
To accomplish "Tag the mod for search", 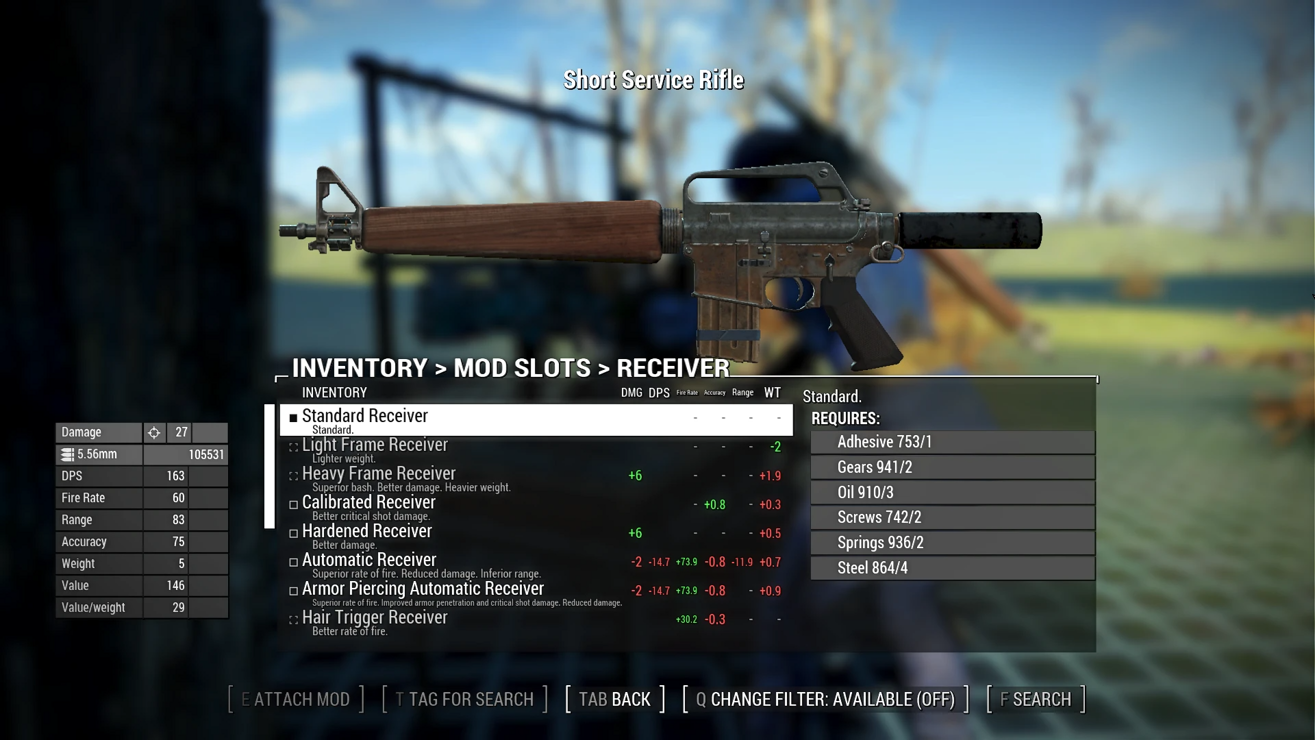I will click(465, 699).
